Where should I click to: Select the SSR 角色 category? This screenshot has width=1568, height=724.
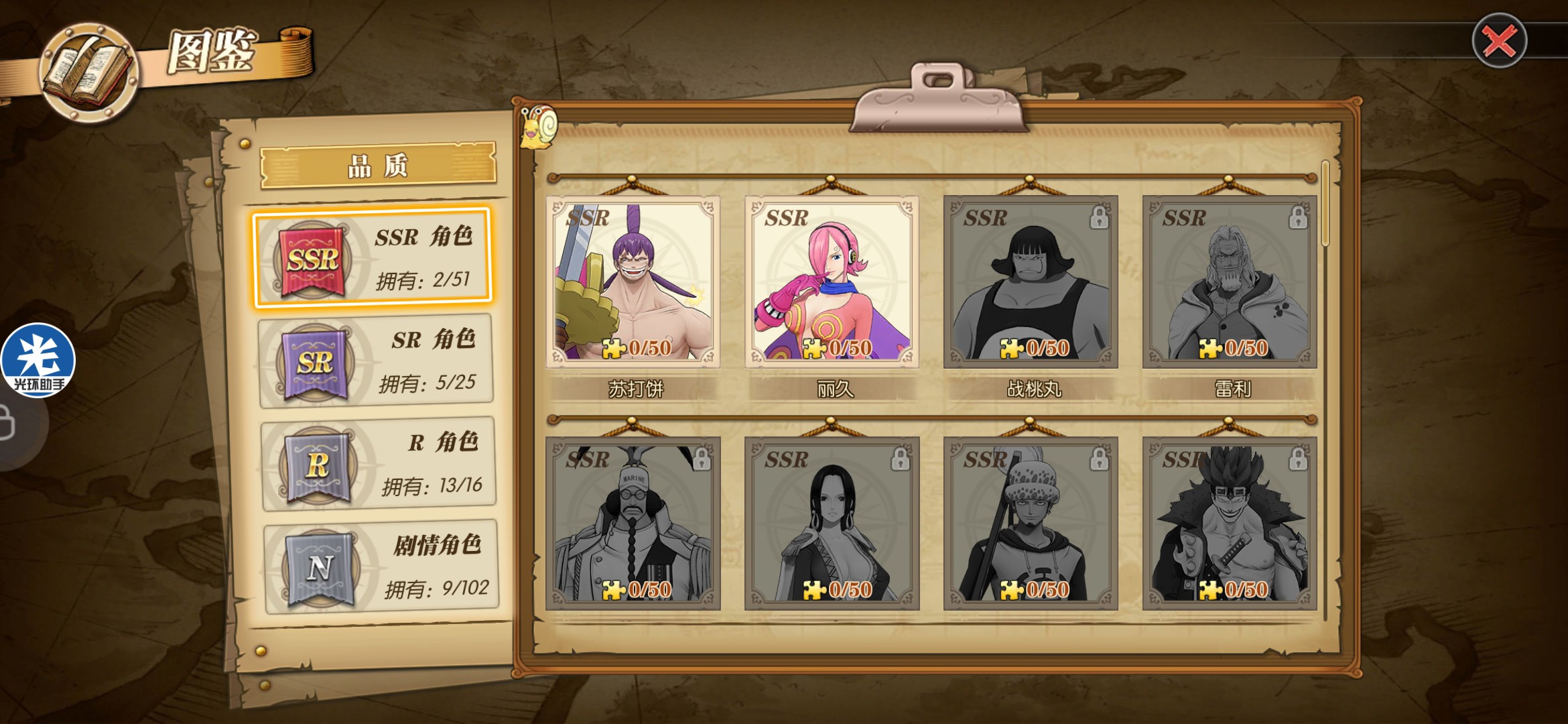click(x=373, y=258)
